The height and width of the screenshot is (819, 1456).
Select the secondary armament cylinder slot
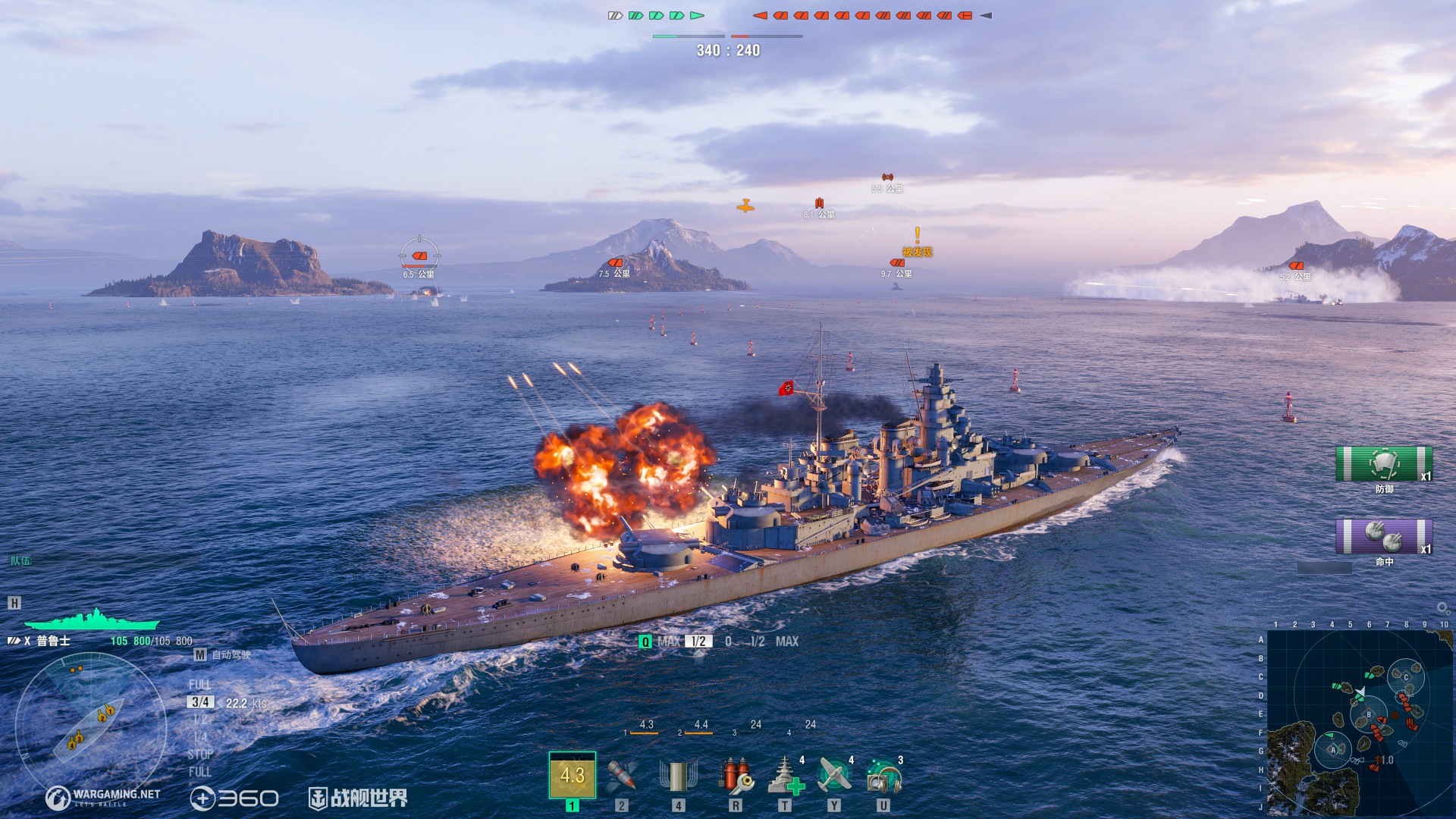click(678, 776)
